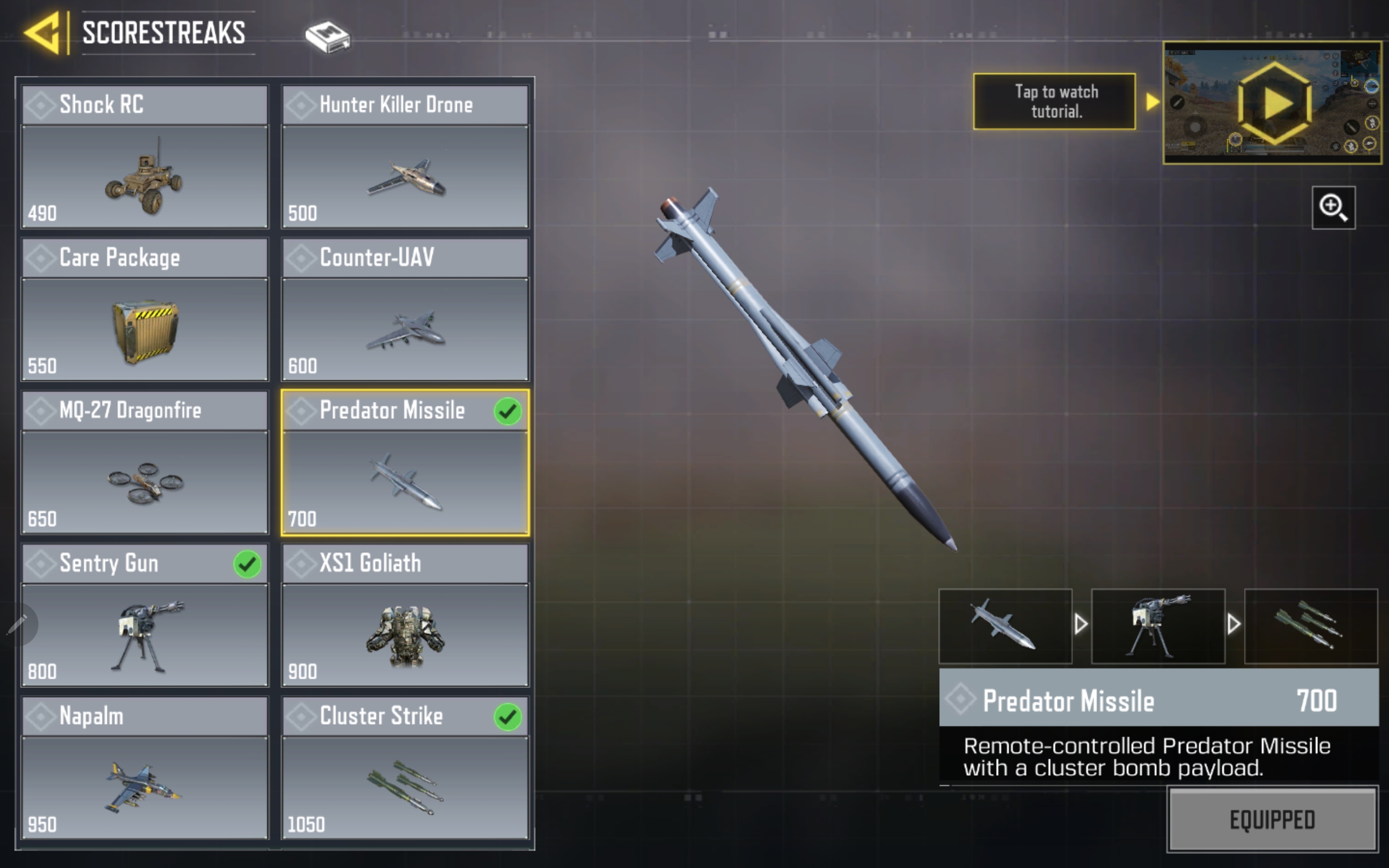Play the tutorial video thumbnail
1389x868 pixels.
tap(1272, 103)
